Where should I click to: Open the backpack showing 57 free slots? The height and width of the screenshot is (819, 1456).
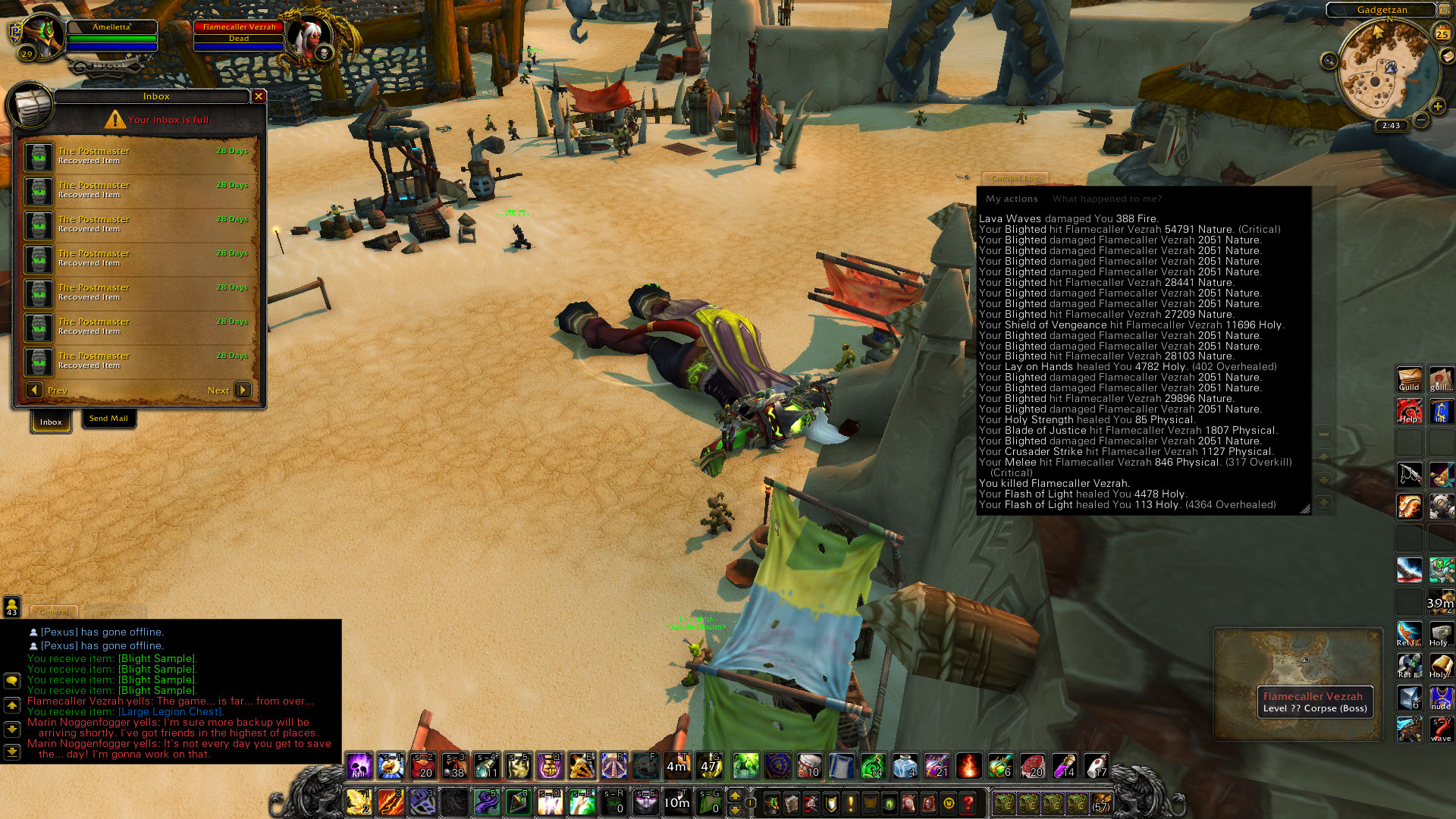tap(1100, 802)
